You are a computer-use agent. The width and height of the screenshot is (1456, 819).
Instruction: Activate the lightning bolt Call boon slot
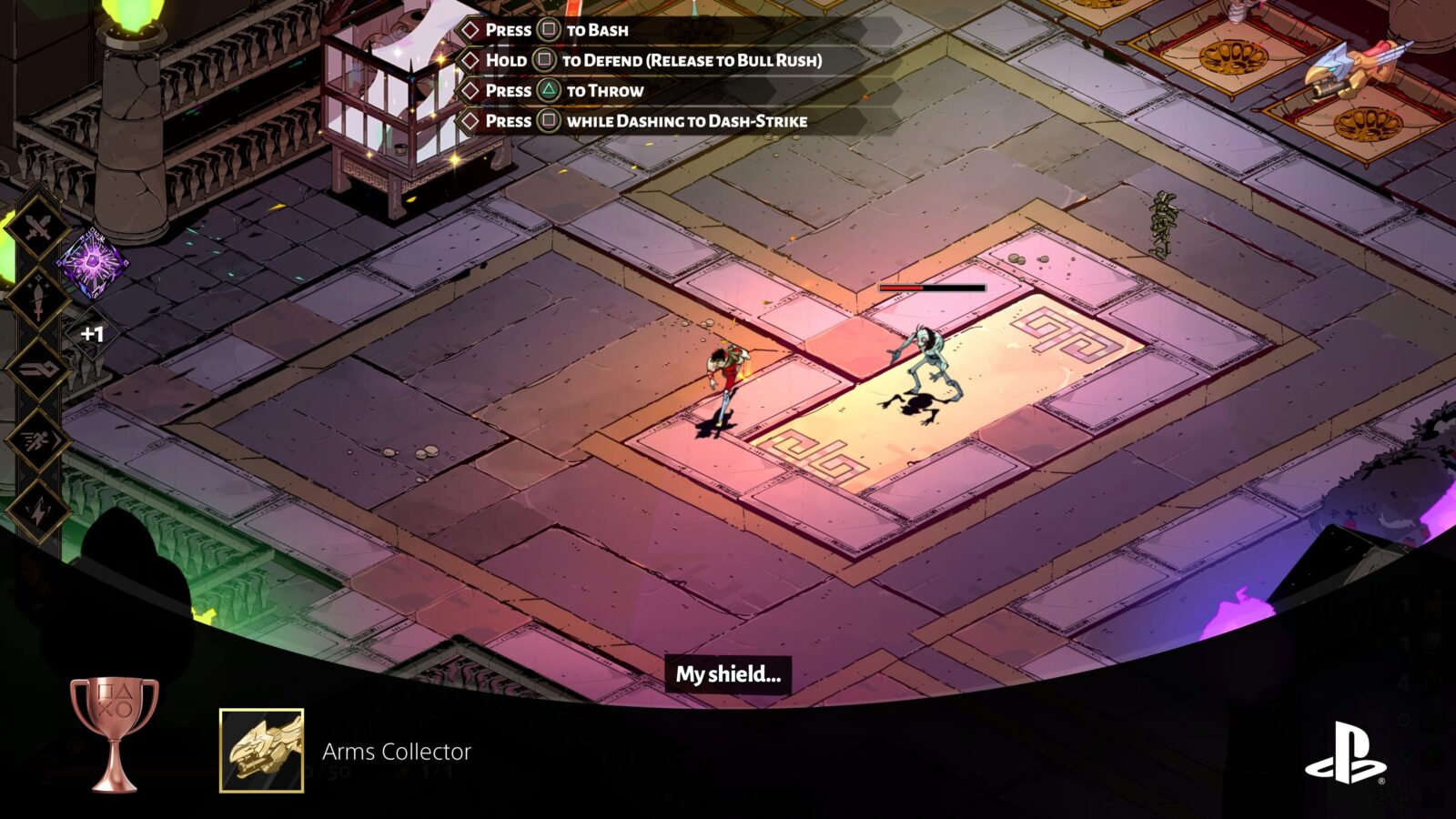pos(36,511)
